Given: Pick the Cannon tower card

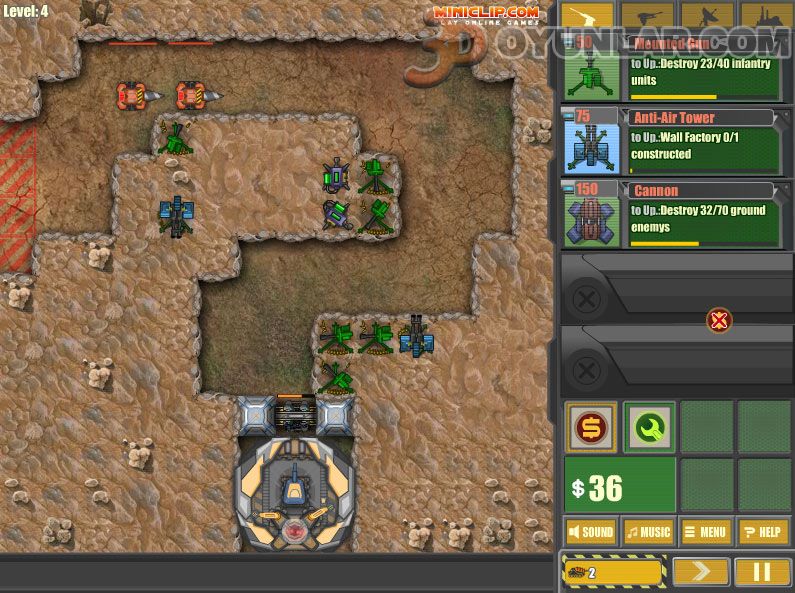Looking at the screenshot, I should click(670, 214).
